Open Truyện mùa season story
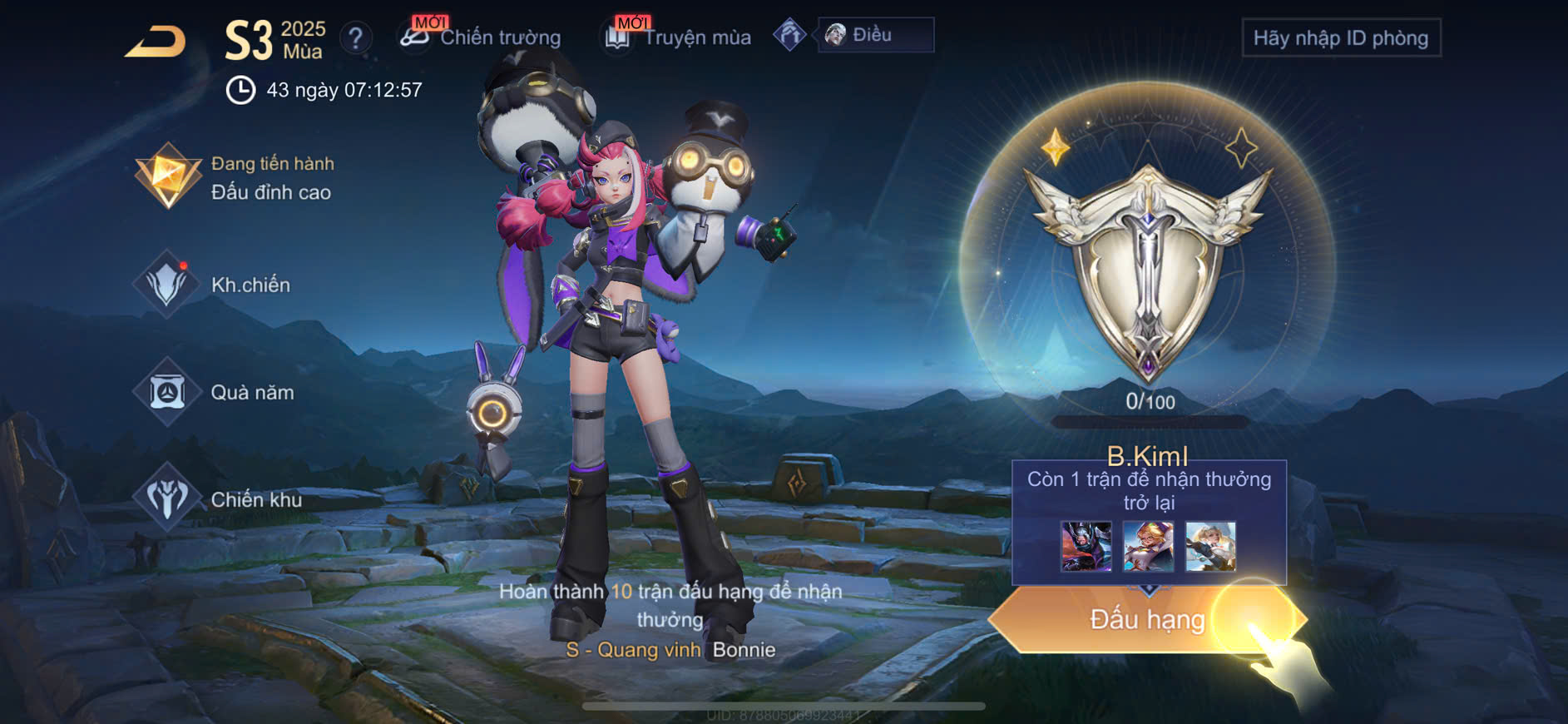The height and width of the screenshot is (724, 1568). [679, 37]
